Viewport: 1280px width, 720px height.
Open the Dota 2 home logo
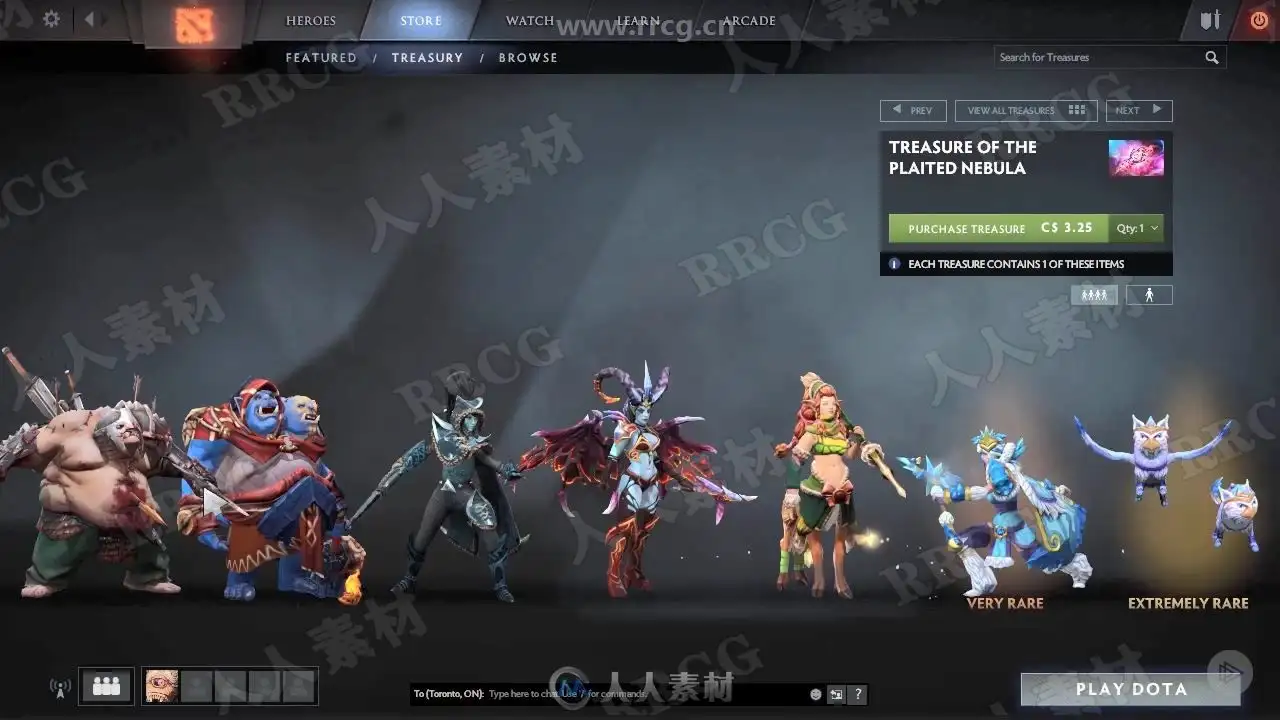[189, 24]
